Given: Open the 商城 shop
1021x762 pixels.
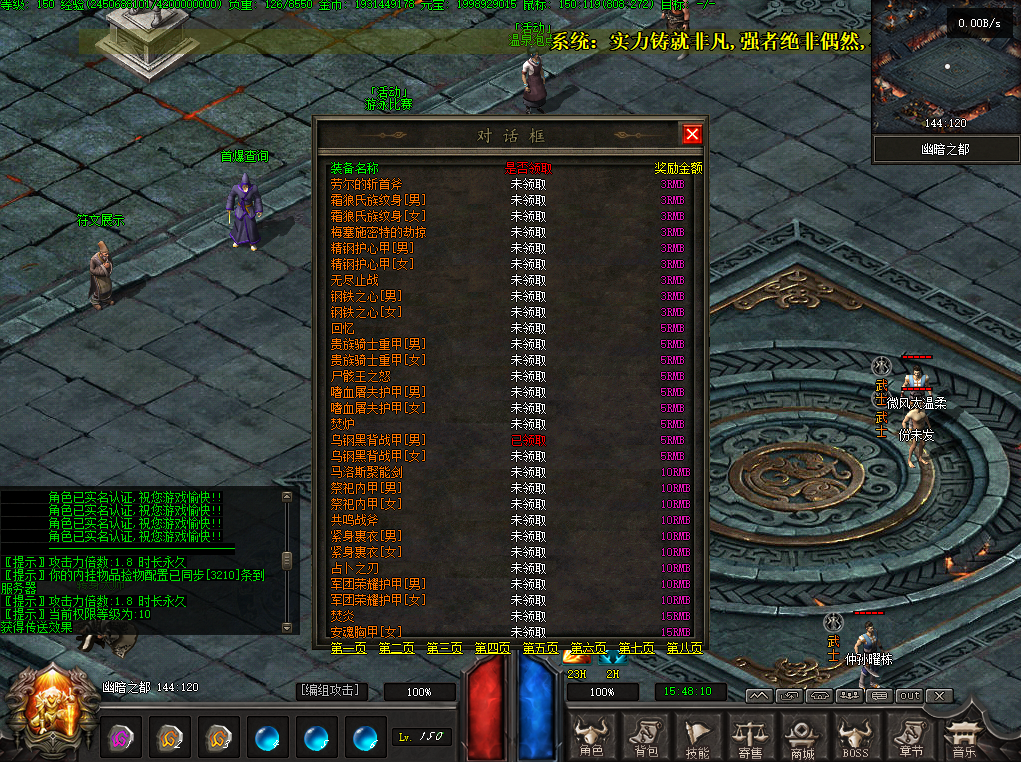Looking at the screenshot, I should click(802, 737).
